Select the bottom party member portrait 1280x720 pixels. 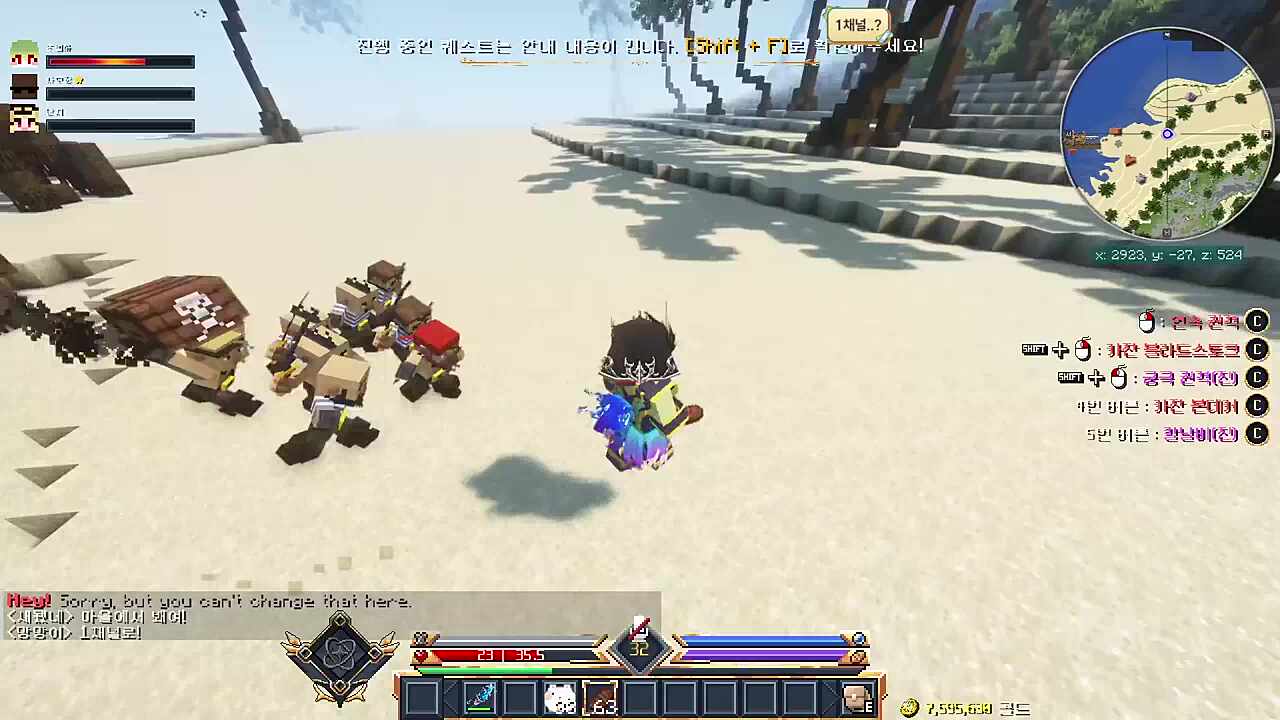[x=25, y=118]
